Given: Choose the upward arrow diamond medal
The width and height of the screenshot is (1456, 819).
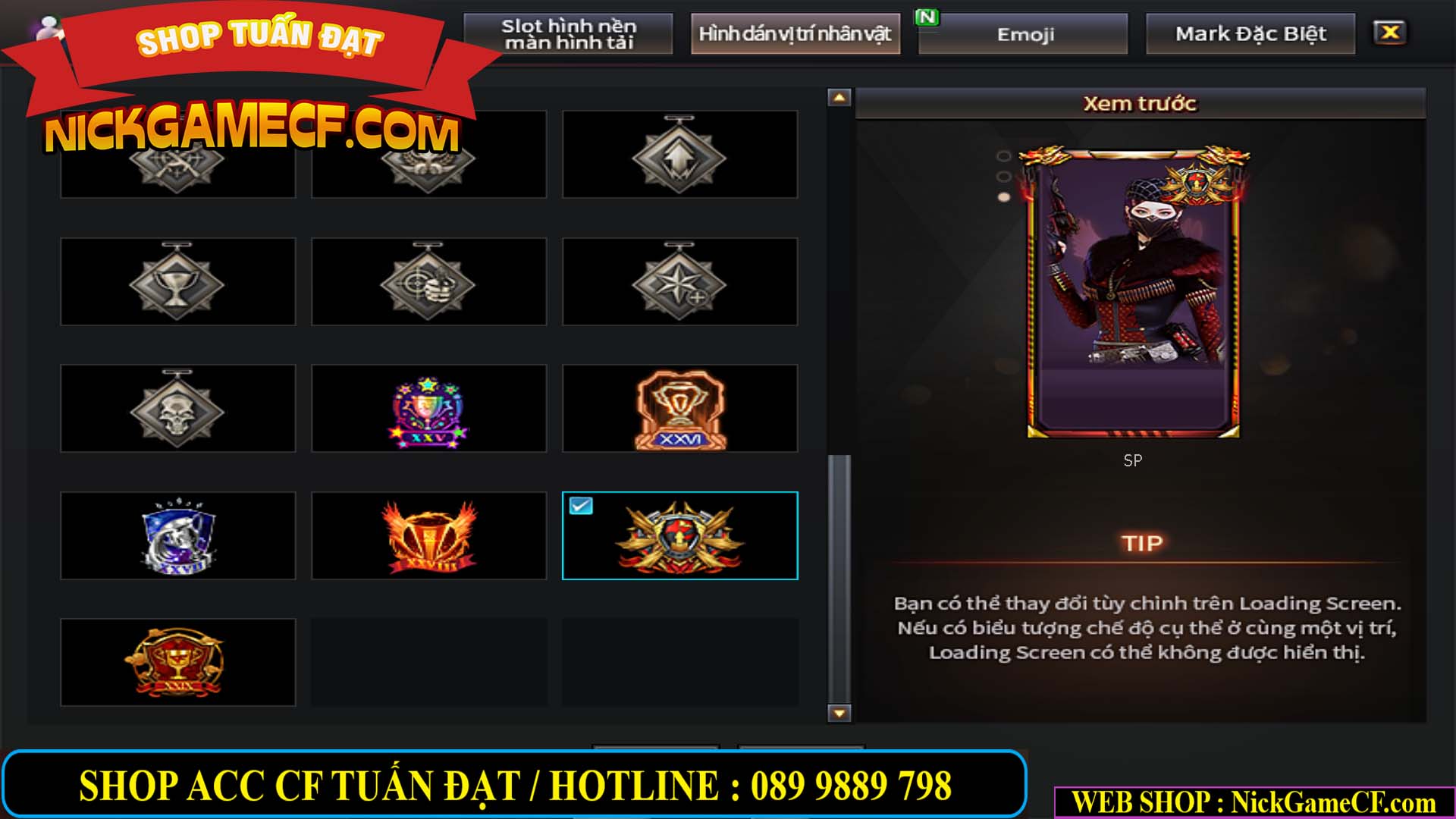Looking at the screenshot, I should [x=680, y=155].
